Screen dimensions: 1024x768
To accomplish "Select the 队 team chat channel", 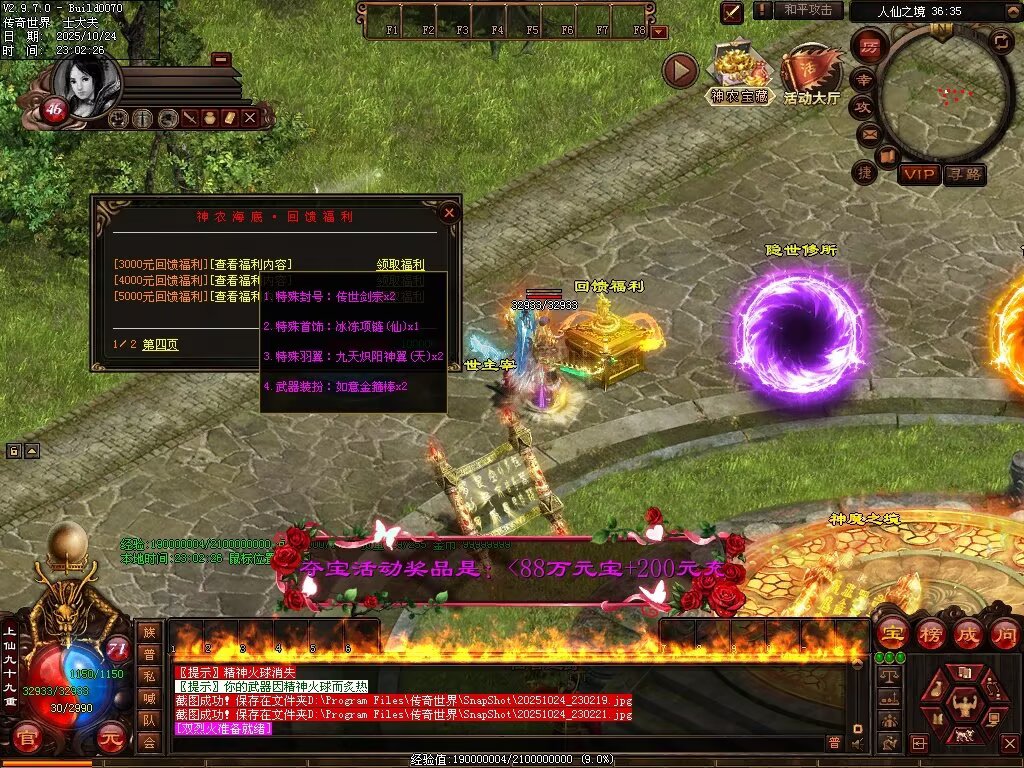I will pos(149,720).
